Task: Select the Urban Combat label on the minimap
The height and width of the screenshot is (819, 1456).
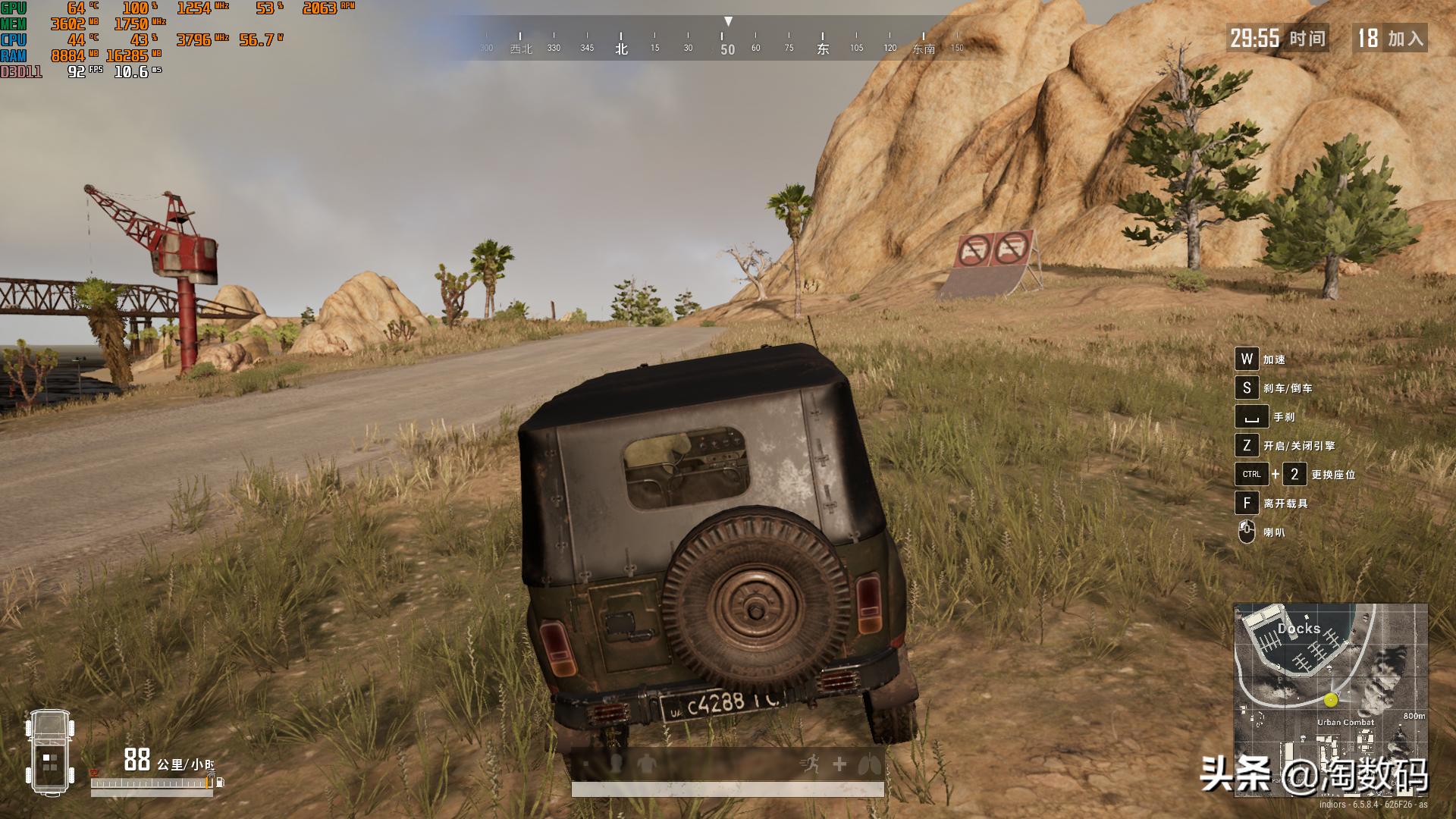Action: pyautogui.click(x=1345, y=722)
